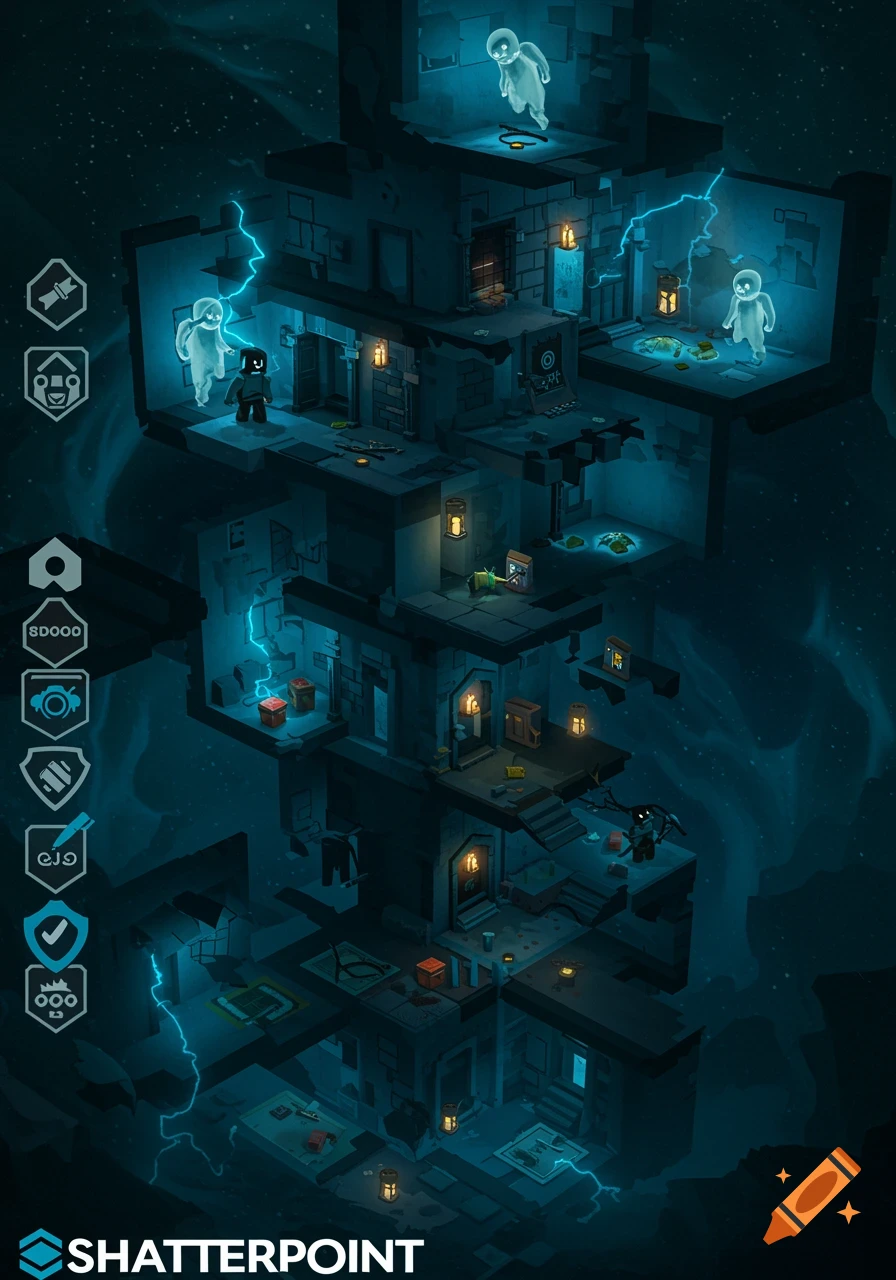Click the orange crayon watermark icon
This screenshot has height=1280, width=896.
click(x=811, y=1196)
